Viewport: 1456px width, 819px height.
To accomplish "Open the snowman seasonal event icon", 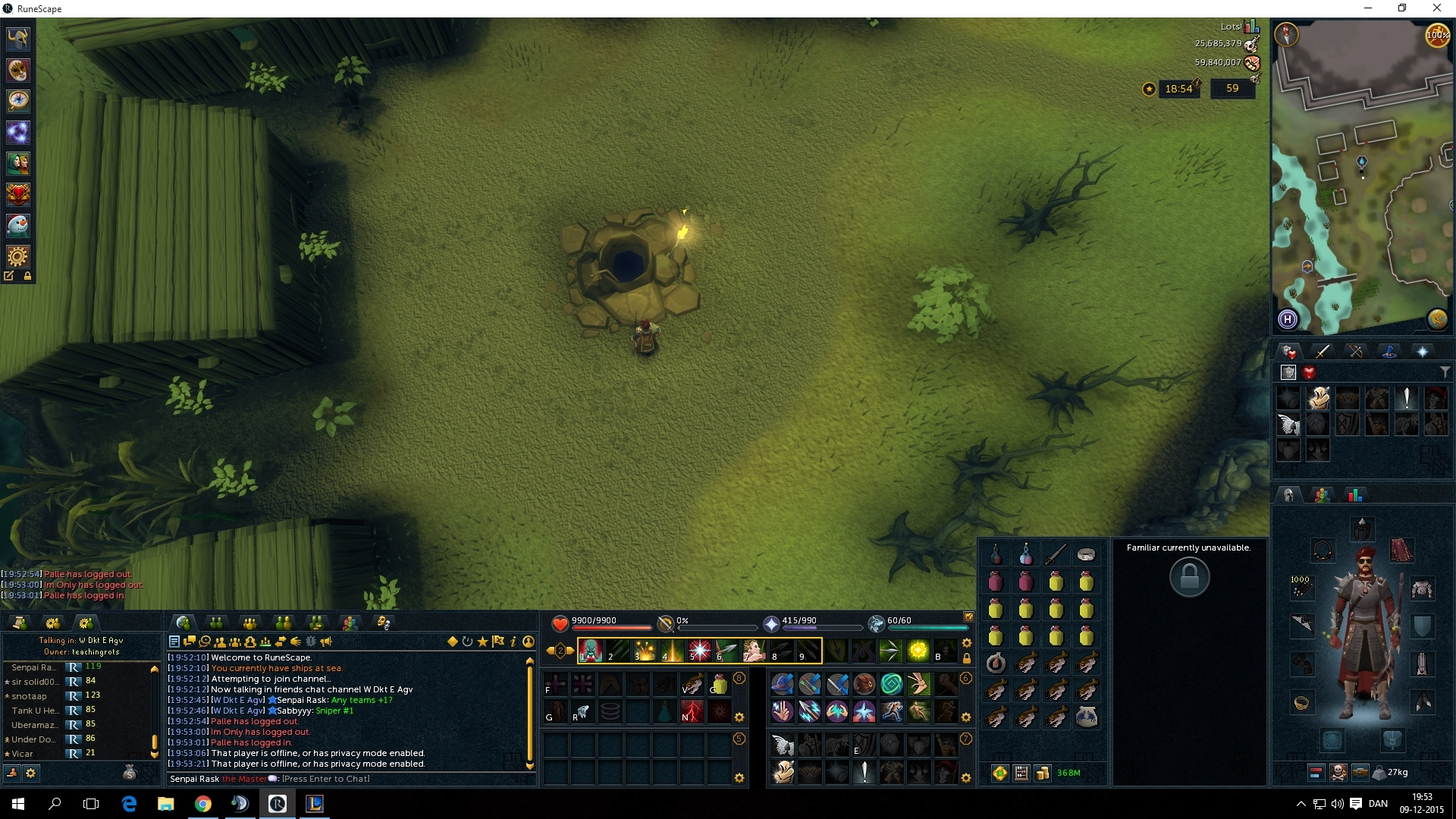I will click(x=17, y=225).
